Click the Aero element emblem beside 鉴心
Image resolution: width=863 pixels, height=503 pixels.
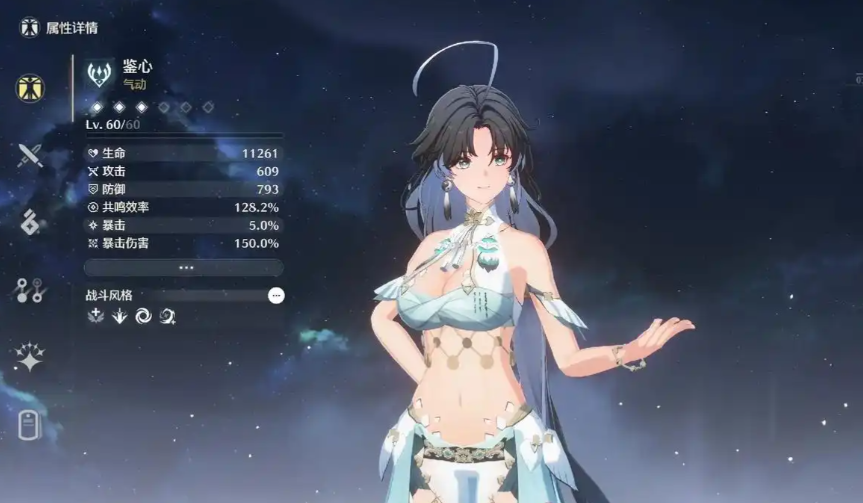click(100, 73)
